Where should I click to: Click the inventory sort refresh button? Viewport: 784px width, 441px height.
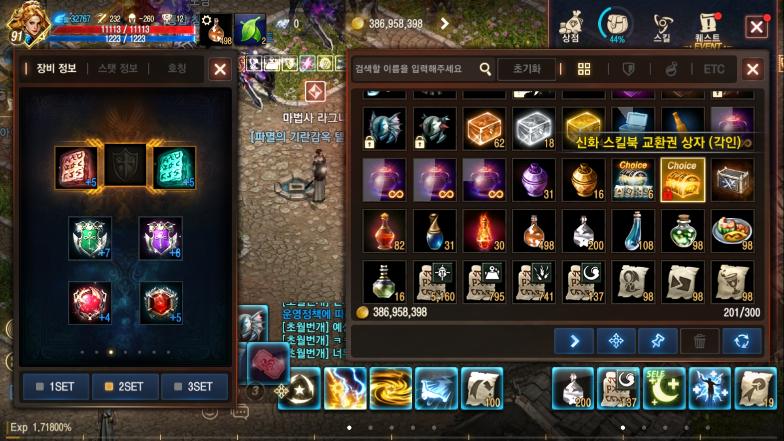(x=741, y=341)
